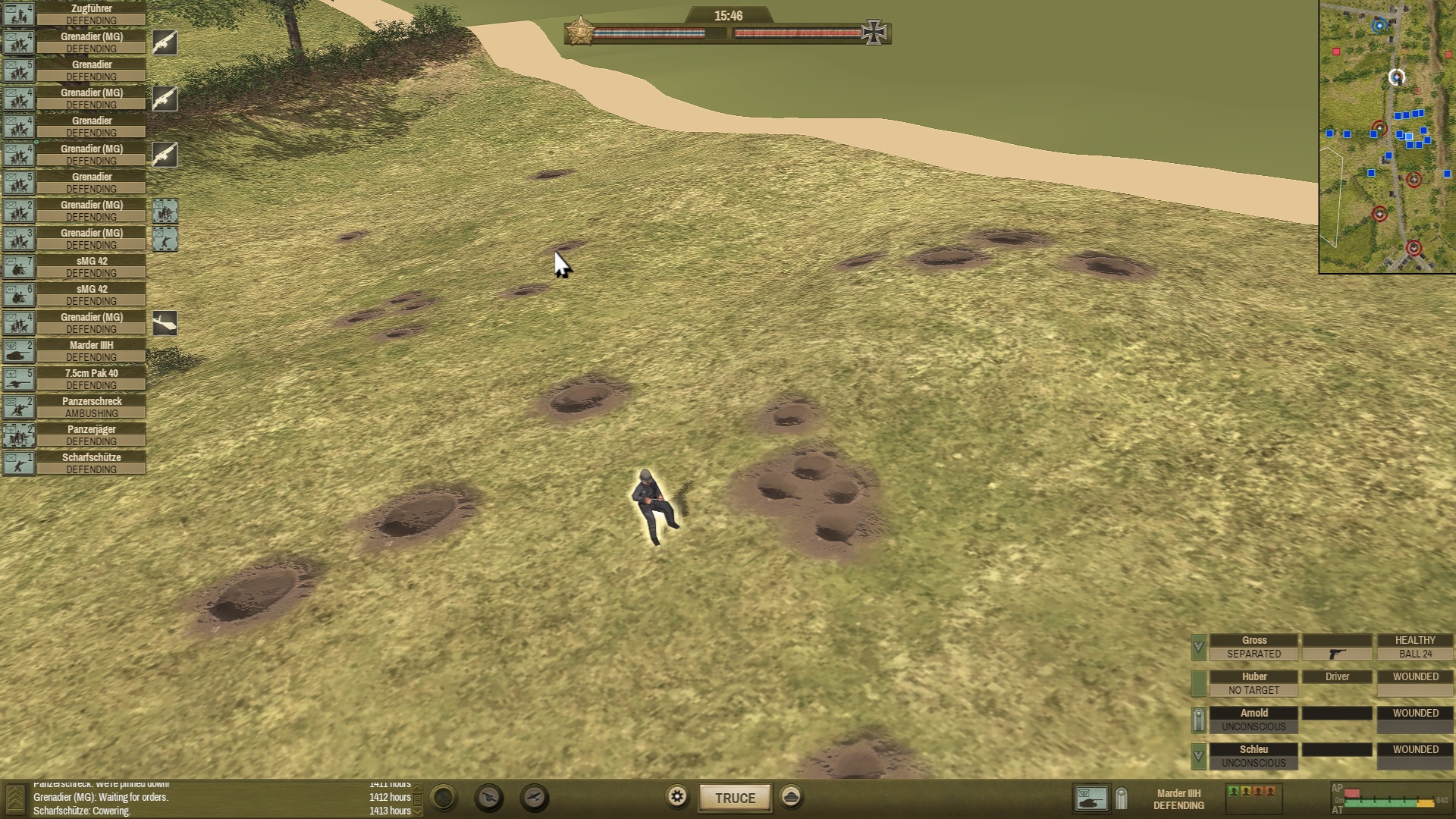Request the airplane air strike support

point(535,798)
